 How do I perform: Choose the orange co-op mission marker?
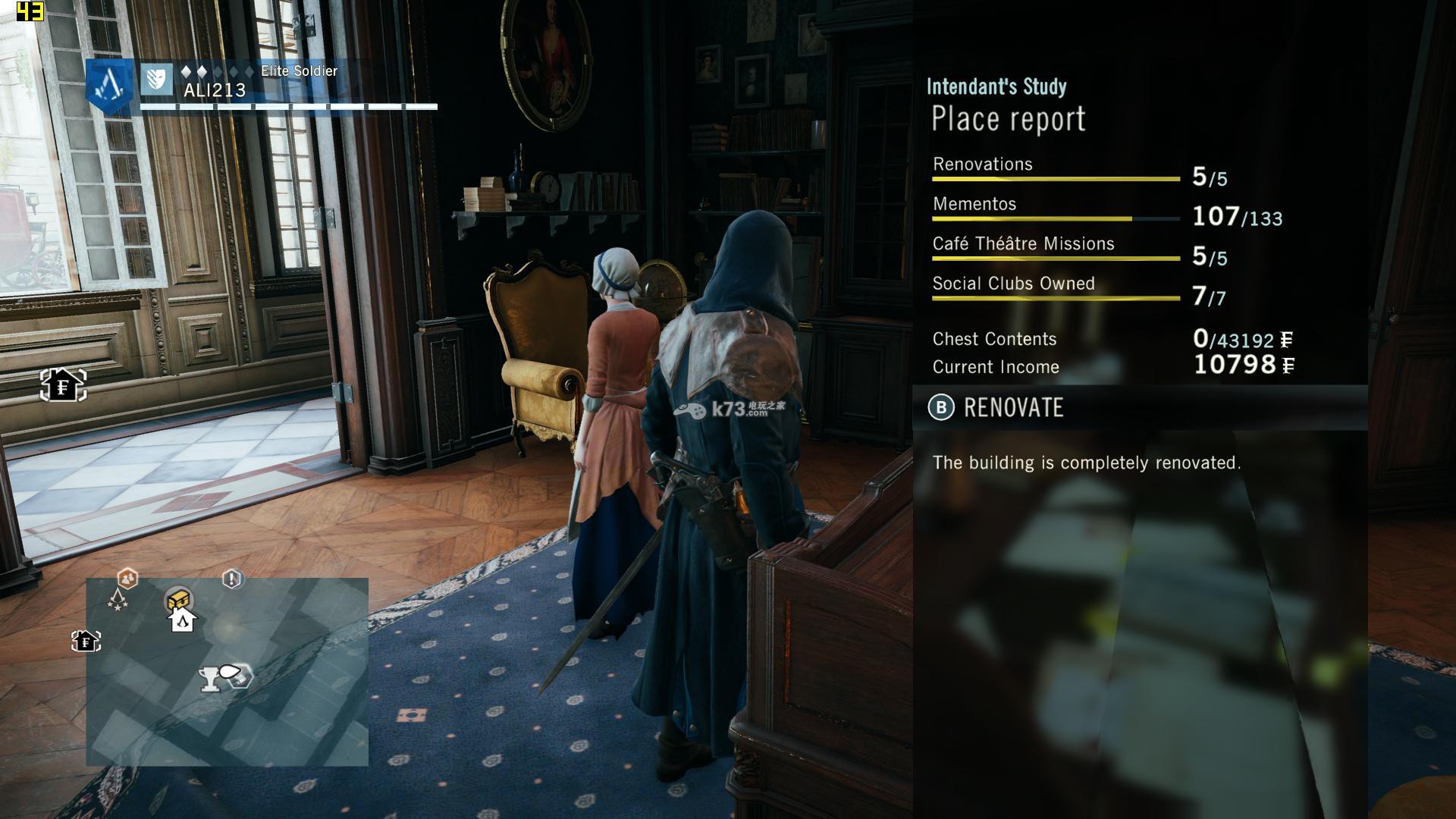[x=127, y=579]
